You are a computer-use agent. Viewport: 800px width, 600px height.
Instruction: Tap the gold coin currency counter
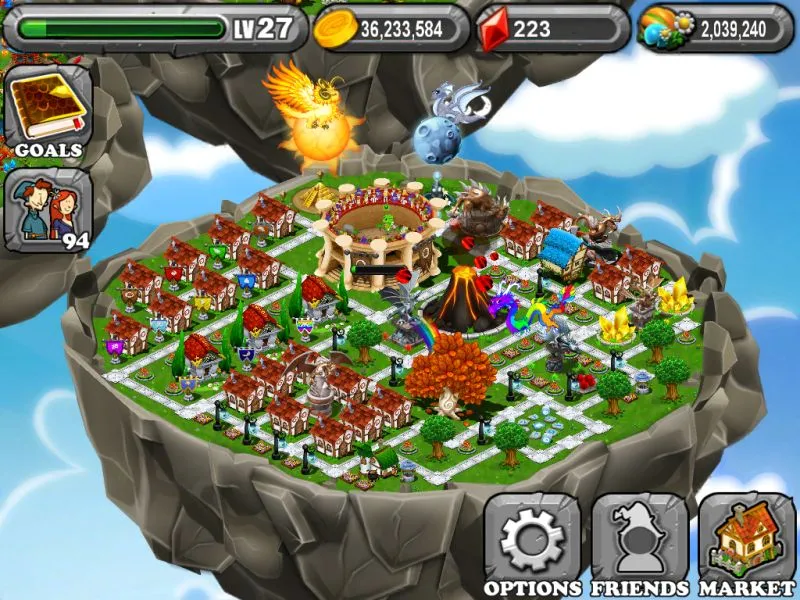click(x=391, y=29)
